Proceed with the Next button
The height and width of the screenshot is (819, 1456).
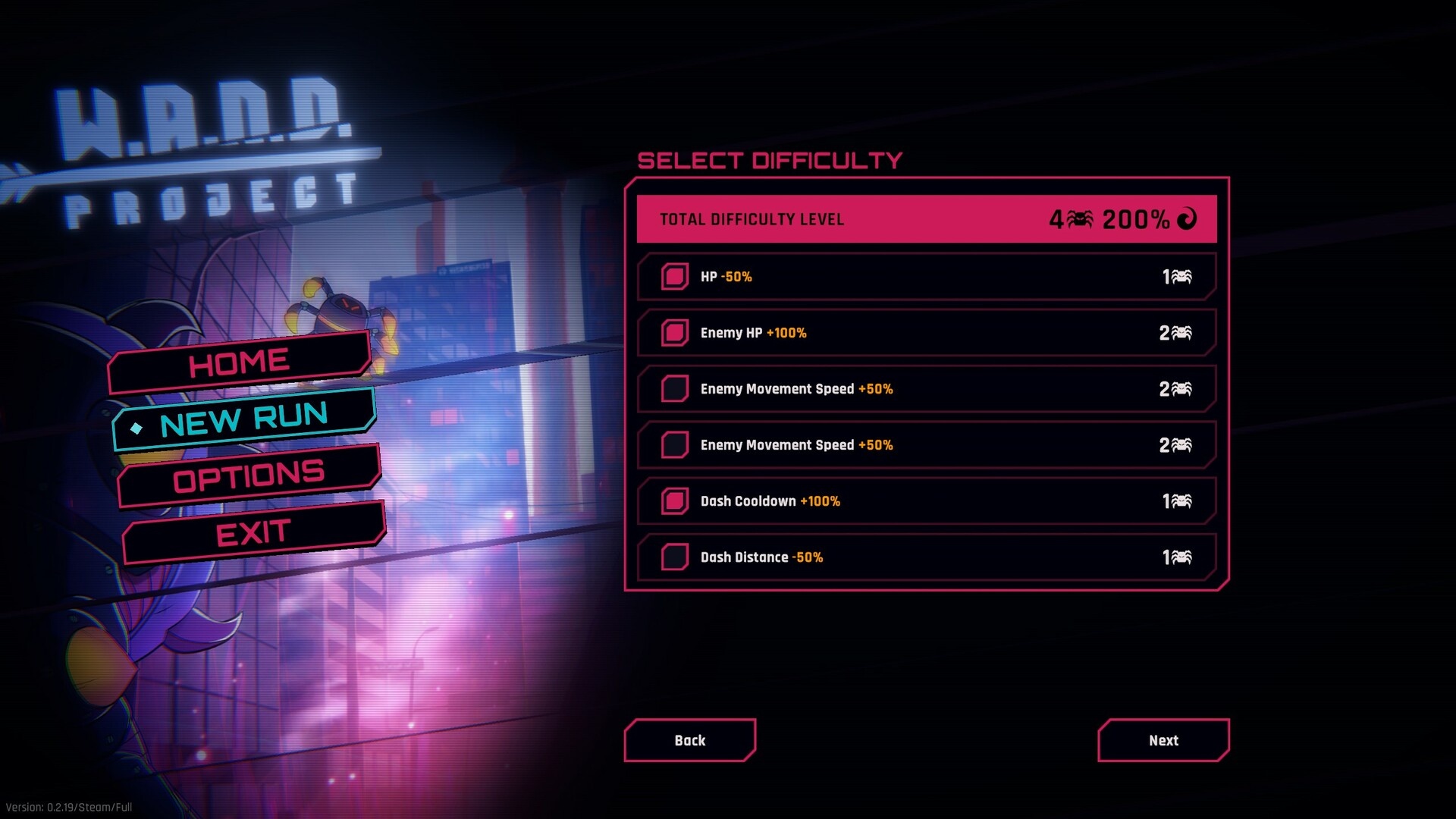point(1163,740)
